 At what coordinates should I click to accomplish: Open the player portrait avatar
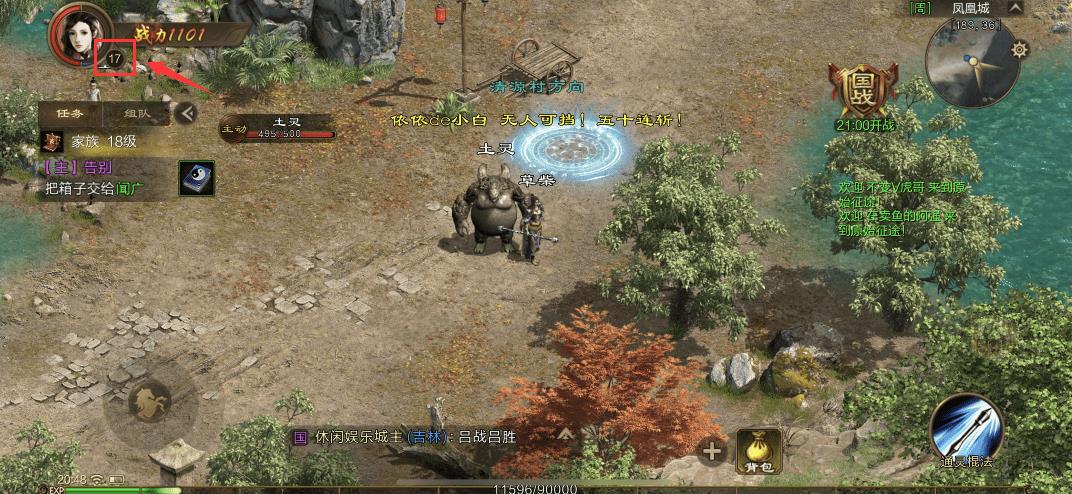click(78, 34)
